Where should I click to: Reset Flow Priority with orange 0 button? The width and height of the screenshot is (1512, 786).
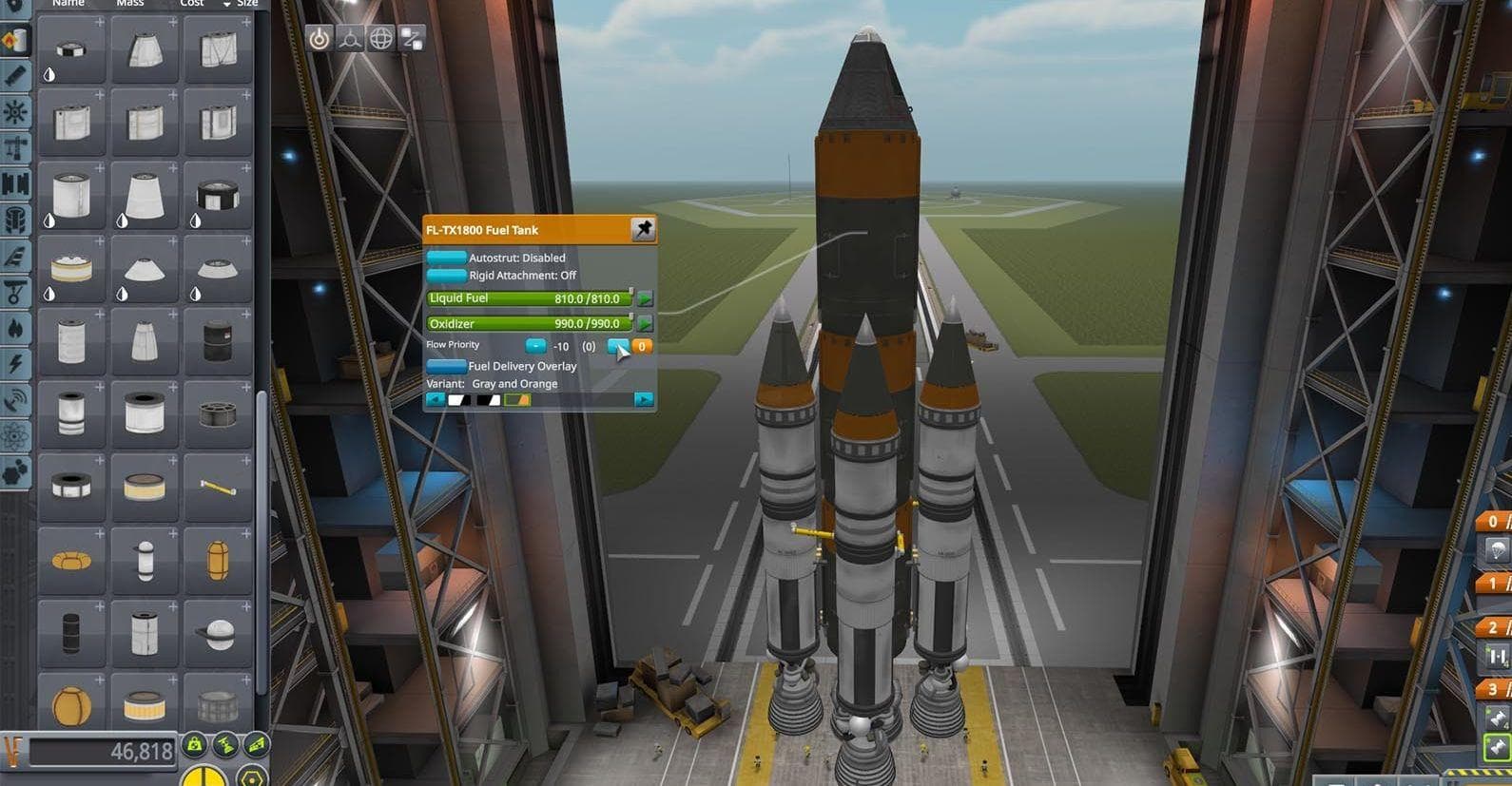click(643, 346)
